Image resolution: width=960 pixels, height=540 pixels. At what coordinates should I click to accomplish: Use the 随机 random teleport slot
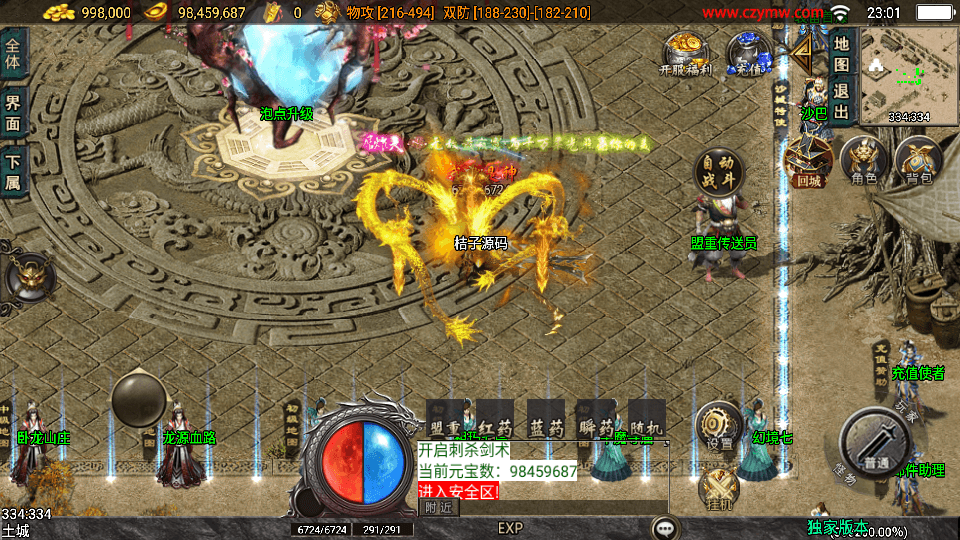(x=646, y=418)
